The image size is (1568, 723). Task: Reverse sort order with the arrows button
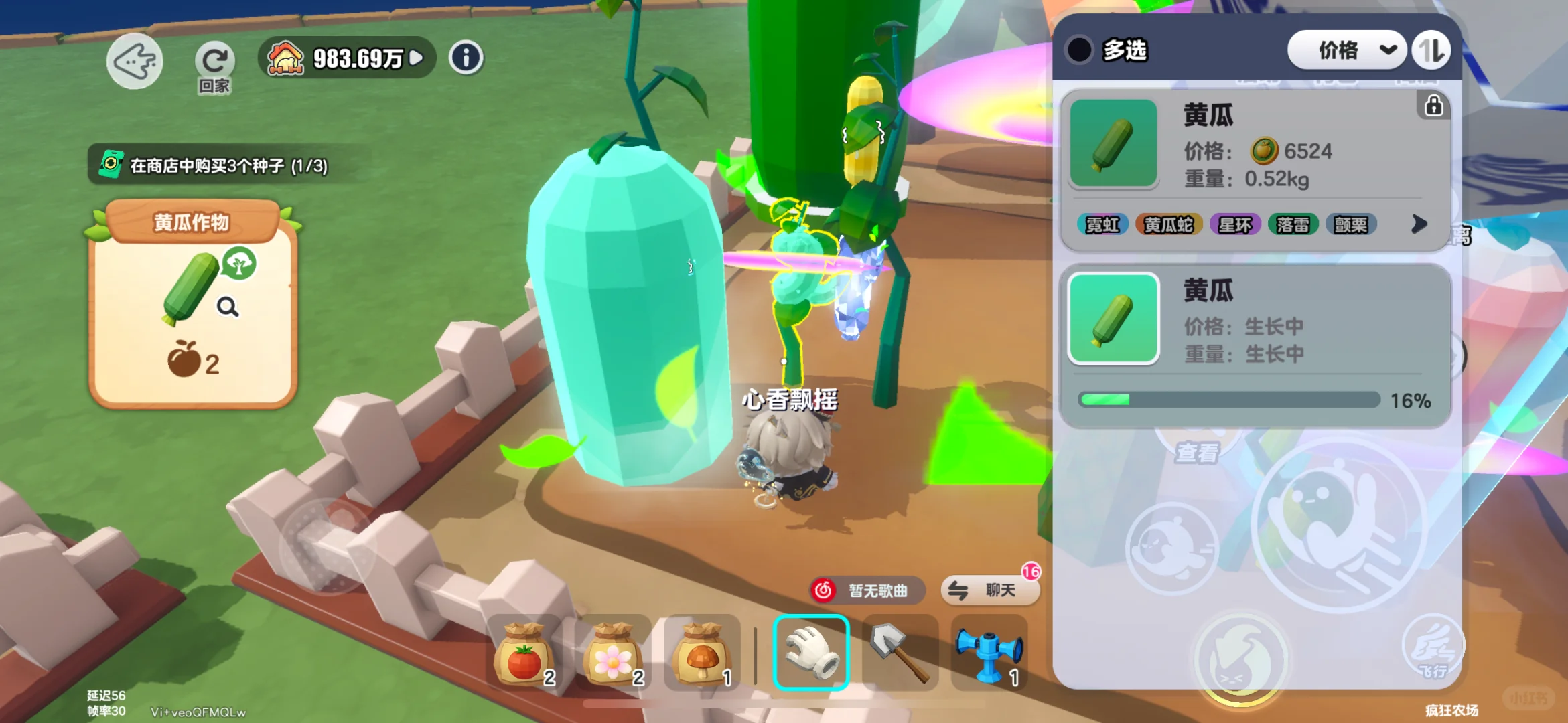pos(1432,50)
